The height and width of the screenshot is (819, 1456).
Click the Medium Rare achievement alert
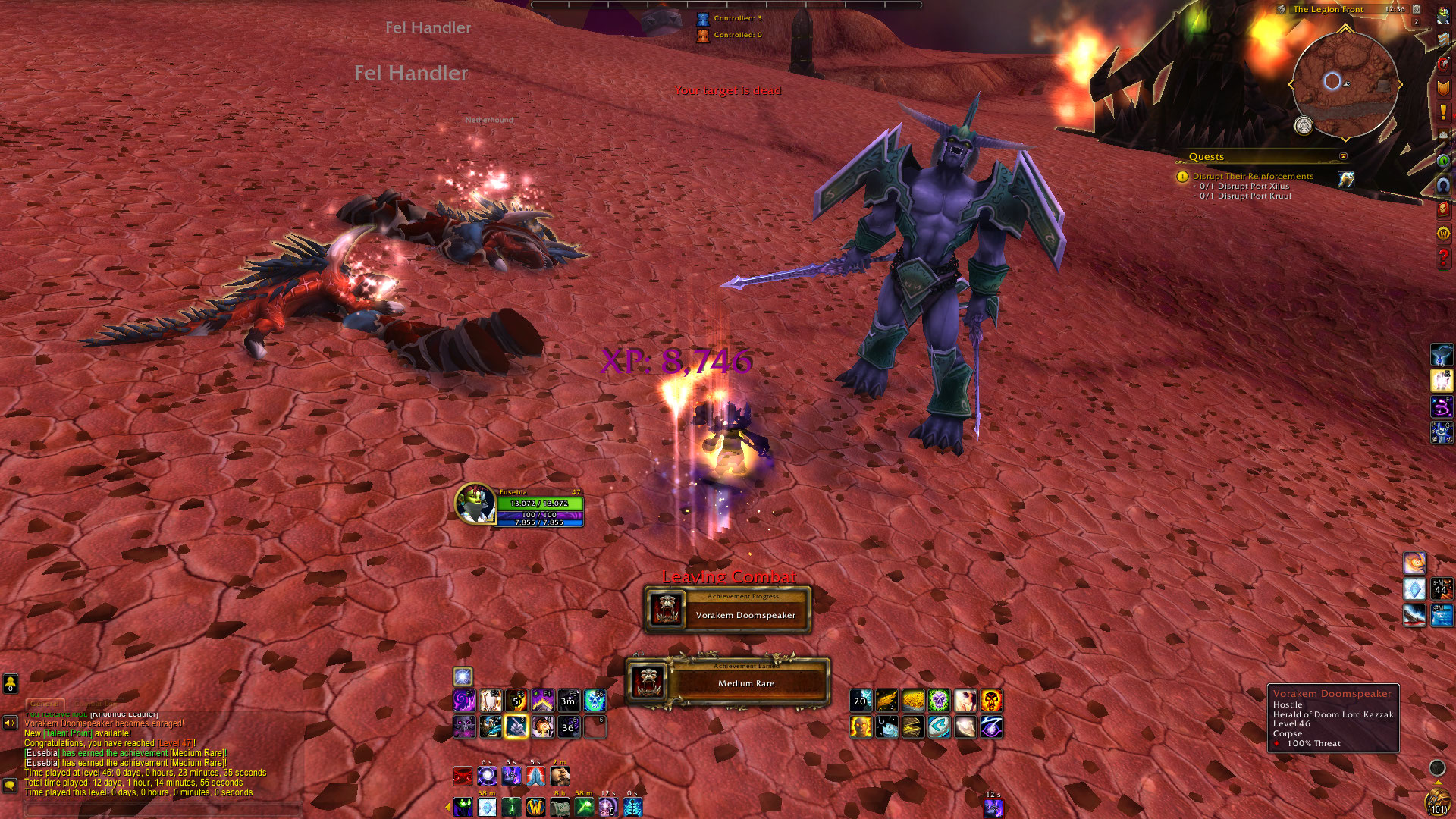(x=728, y=681)
